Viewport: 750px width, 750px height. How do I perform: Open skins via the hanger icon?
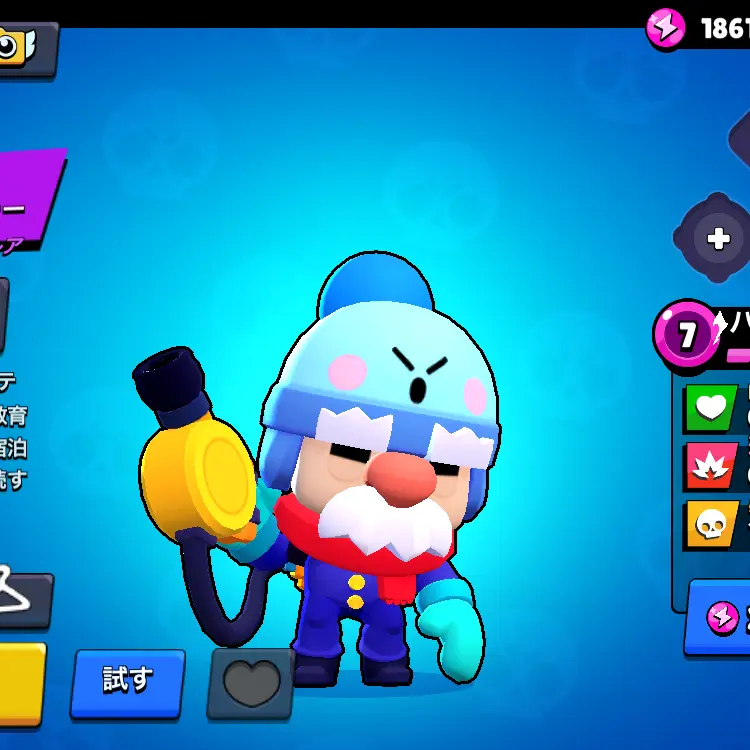click(x=20, y=598)
